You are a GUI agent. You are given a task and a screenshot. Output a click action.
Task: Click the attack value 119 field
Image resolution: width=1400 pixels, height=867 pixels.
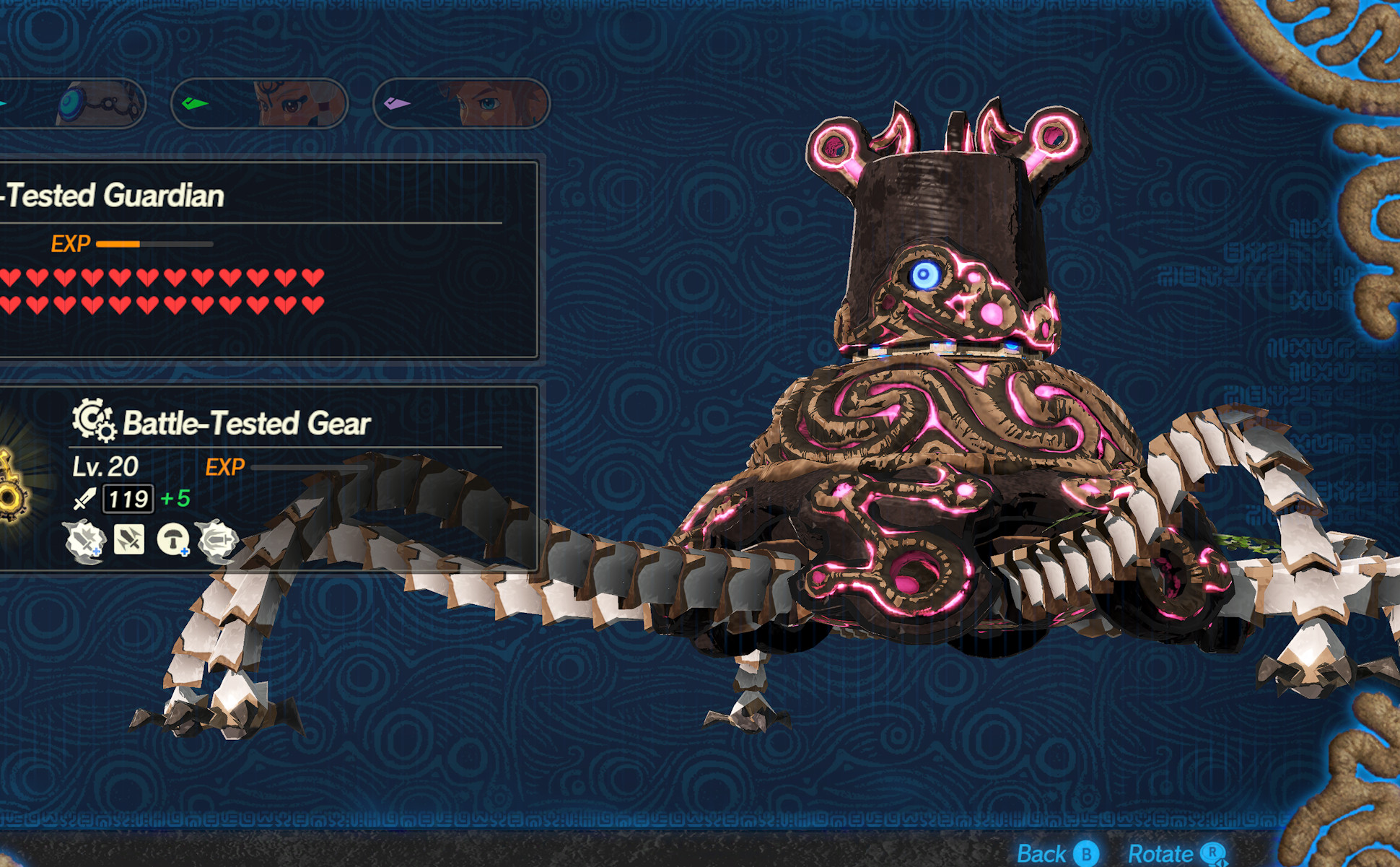point(127,500)
